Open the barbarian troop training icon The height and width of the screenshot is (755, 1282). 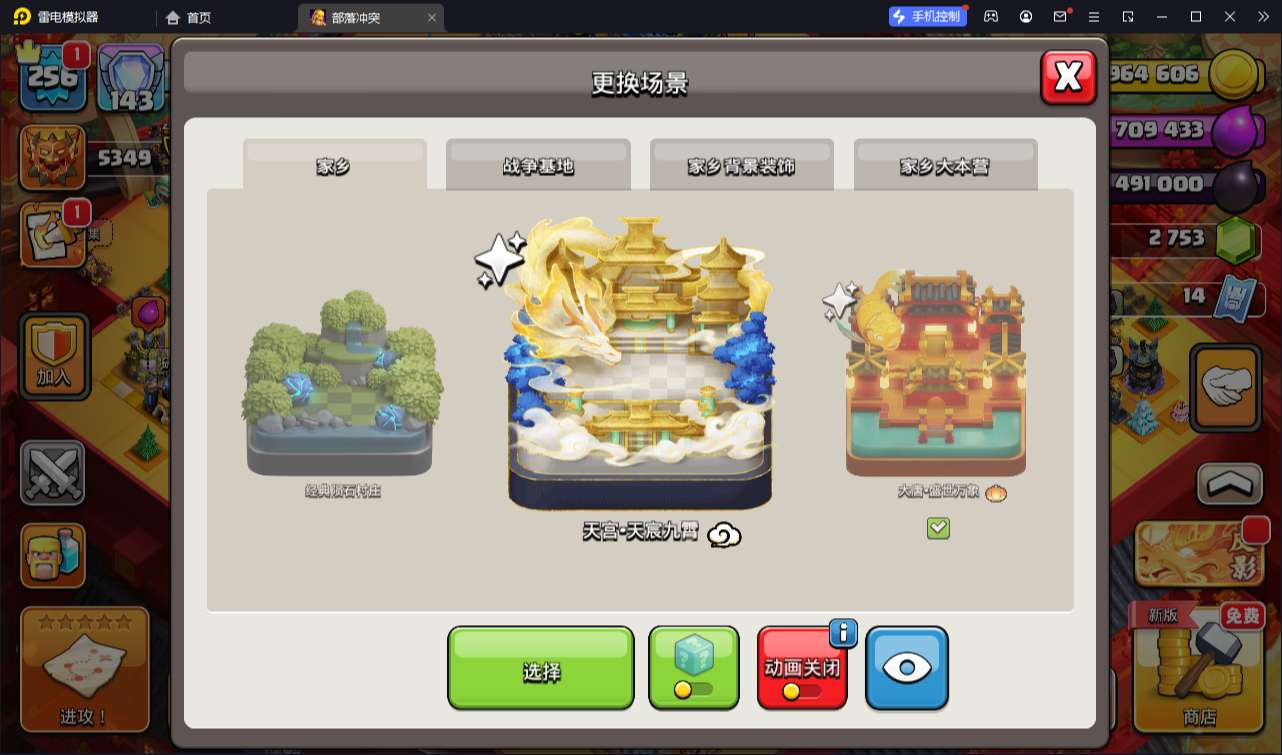click(54, 556)
